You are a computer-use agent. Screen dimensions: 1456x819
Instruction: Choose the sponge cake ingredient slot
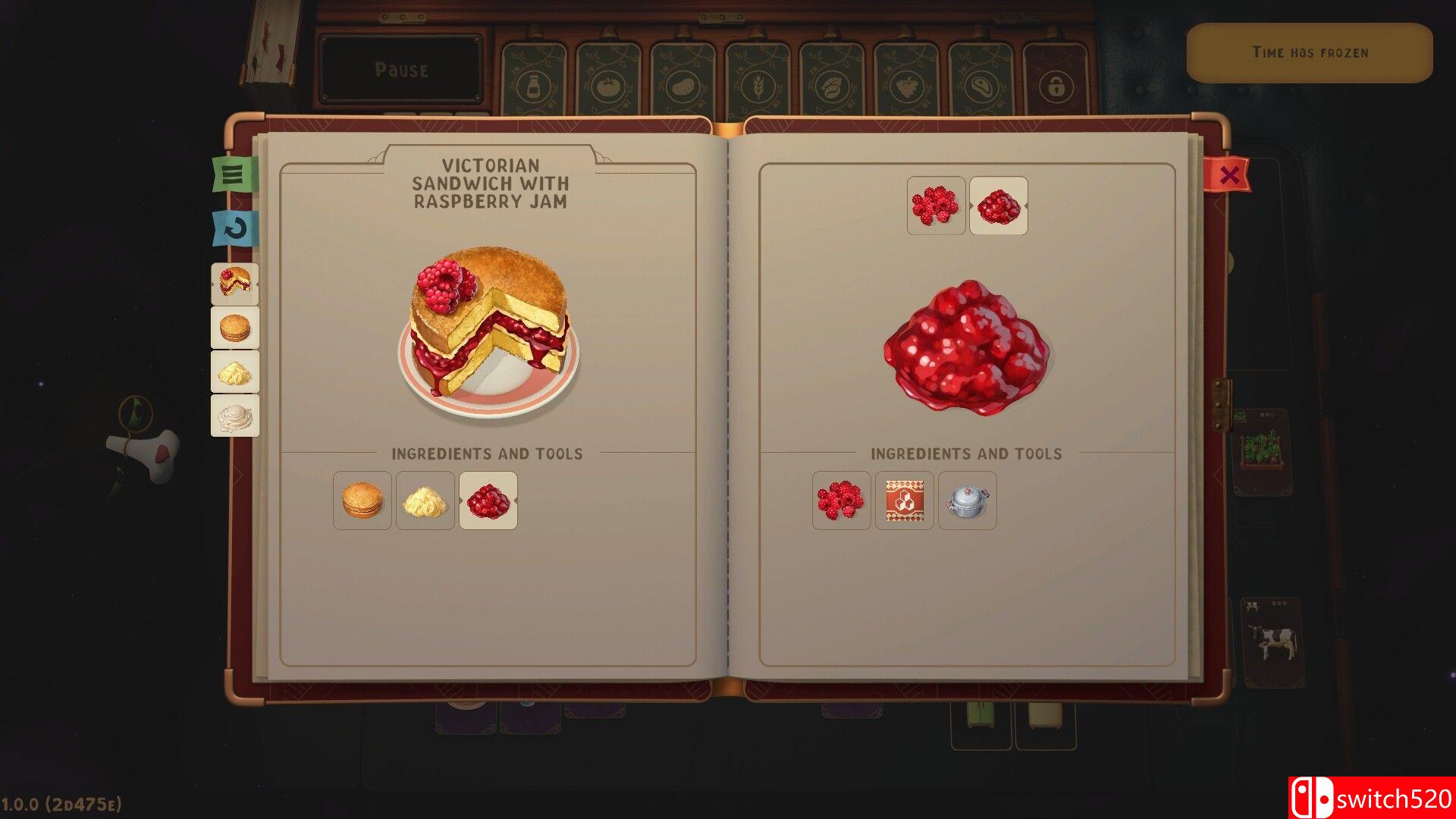362,500
